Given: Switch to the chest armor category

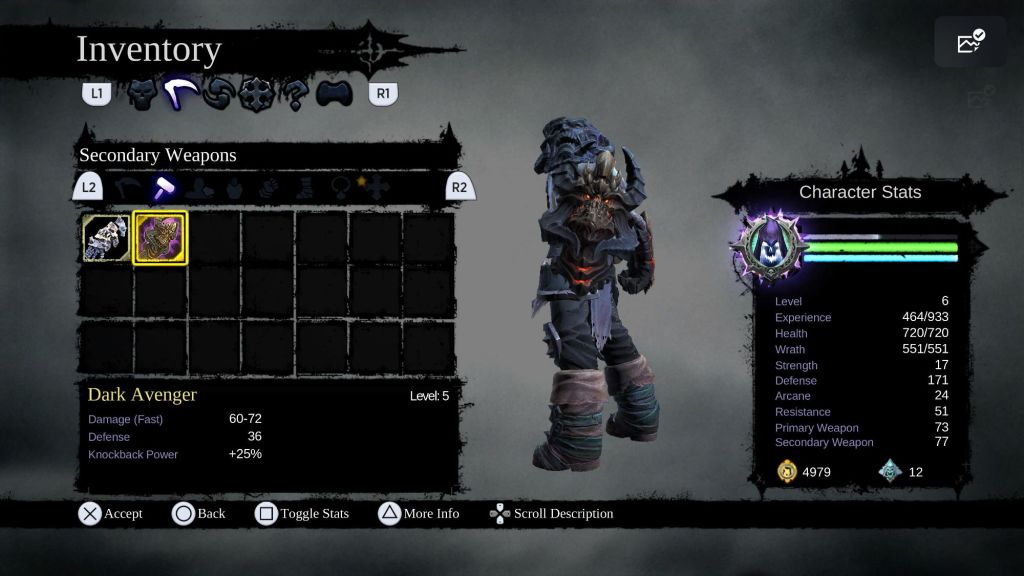Looking at the screenshot, I should pyautogui.click(x=233, y=187).
